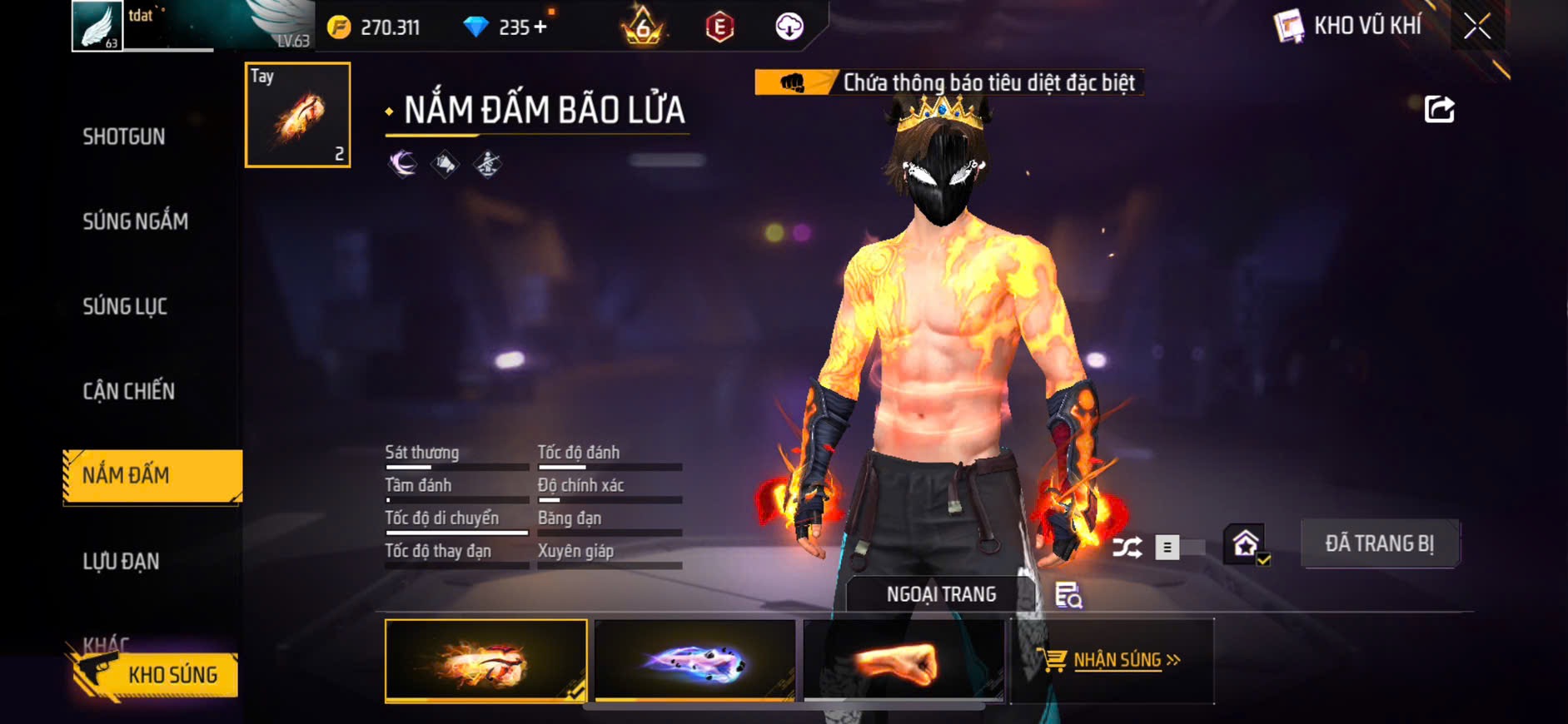This screenshot has height=724, width=1568.
Task: Open the SÚNG NGẮM category
Action: point(135,221)
